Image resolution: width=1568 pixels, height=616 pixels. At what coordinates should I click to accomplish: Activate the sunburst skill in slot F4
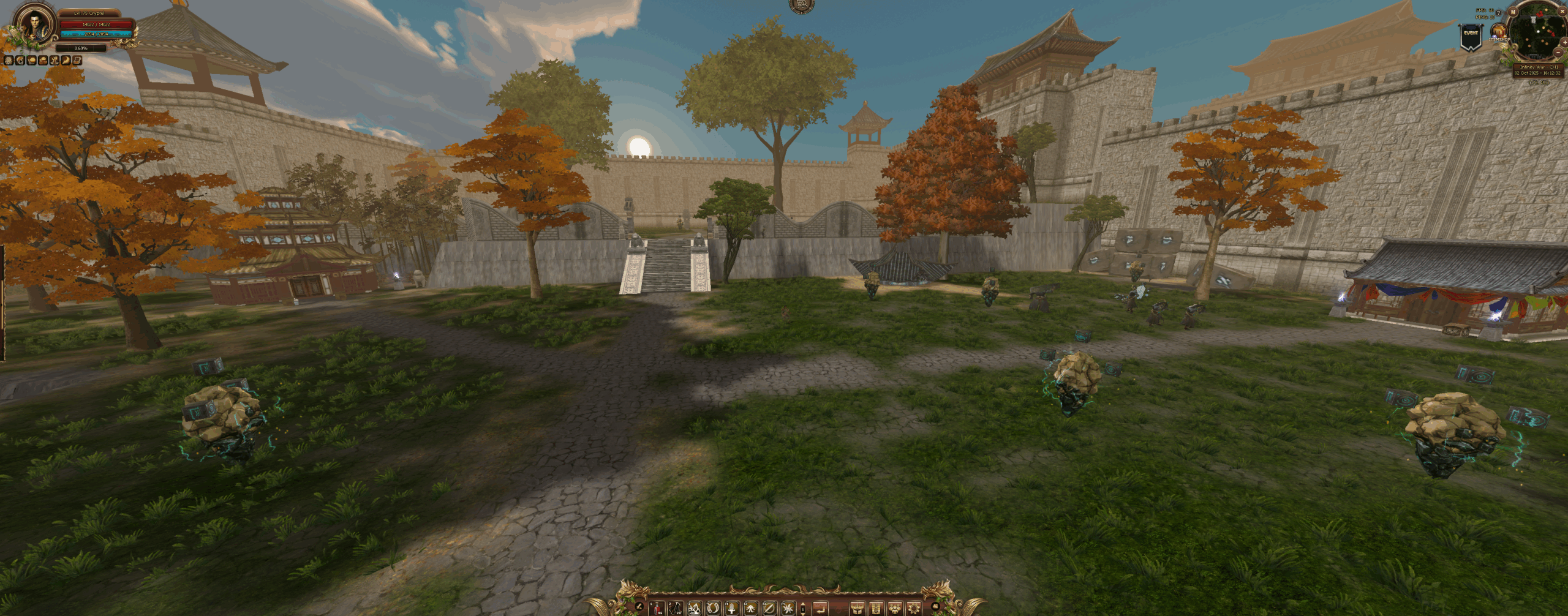[x=788, y=608]
